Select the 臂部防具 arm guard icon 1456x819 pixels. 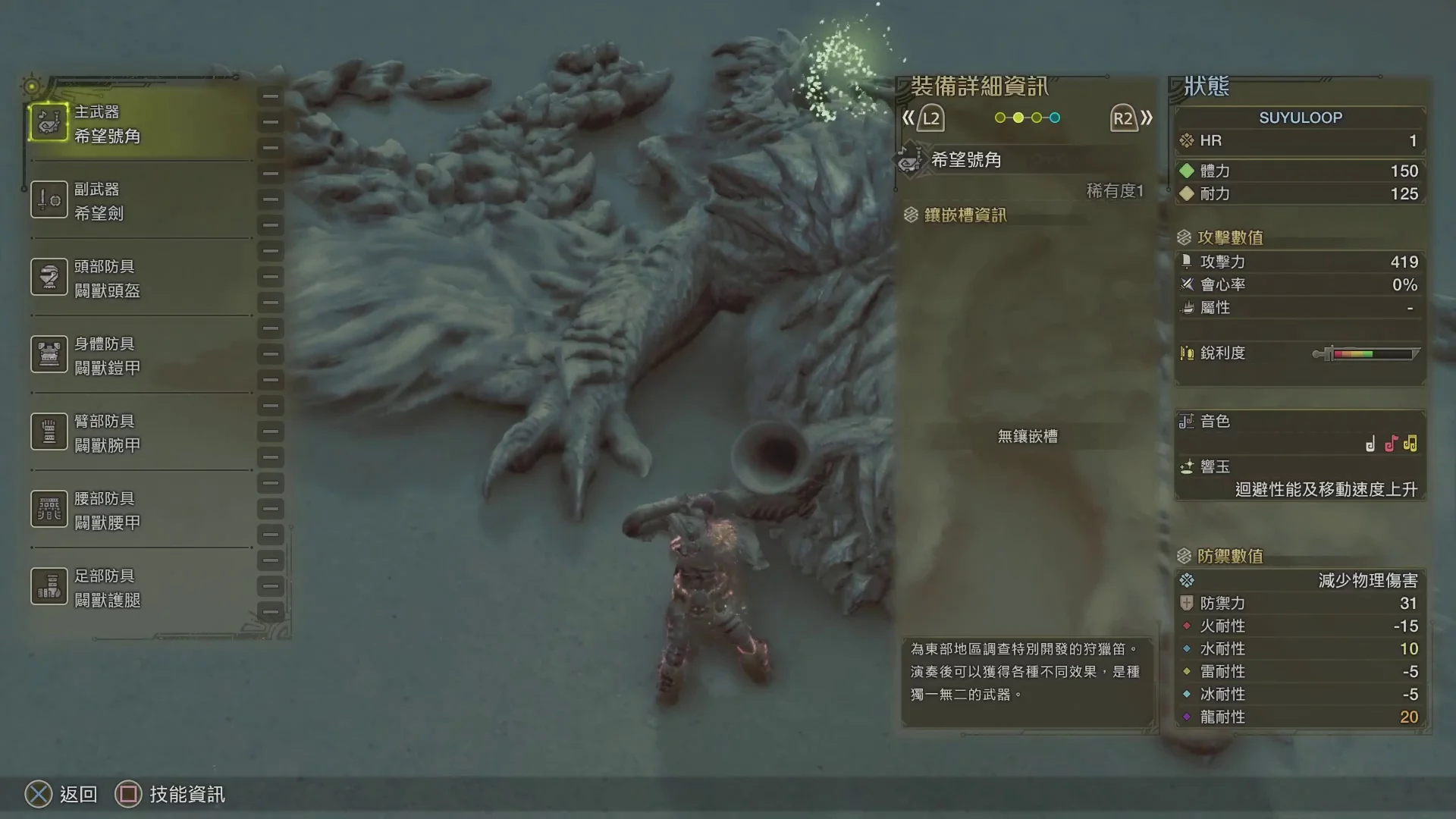(x=49, y=431)
